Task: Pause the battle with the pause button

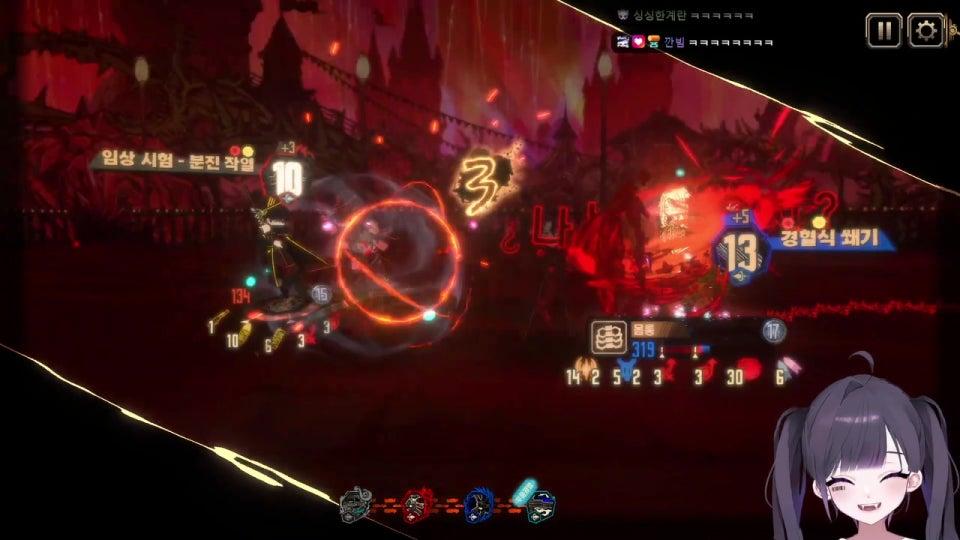Action: [883, 30]
